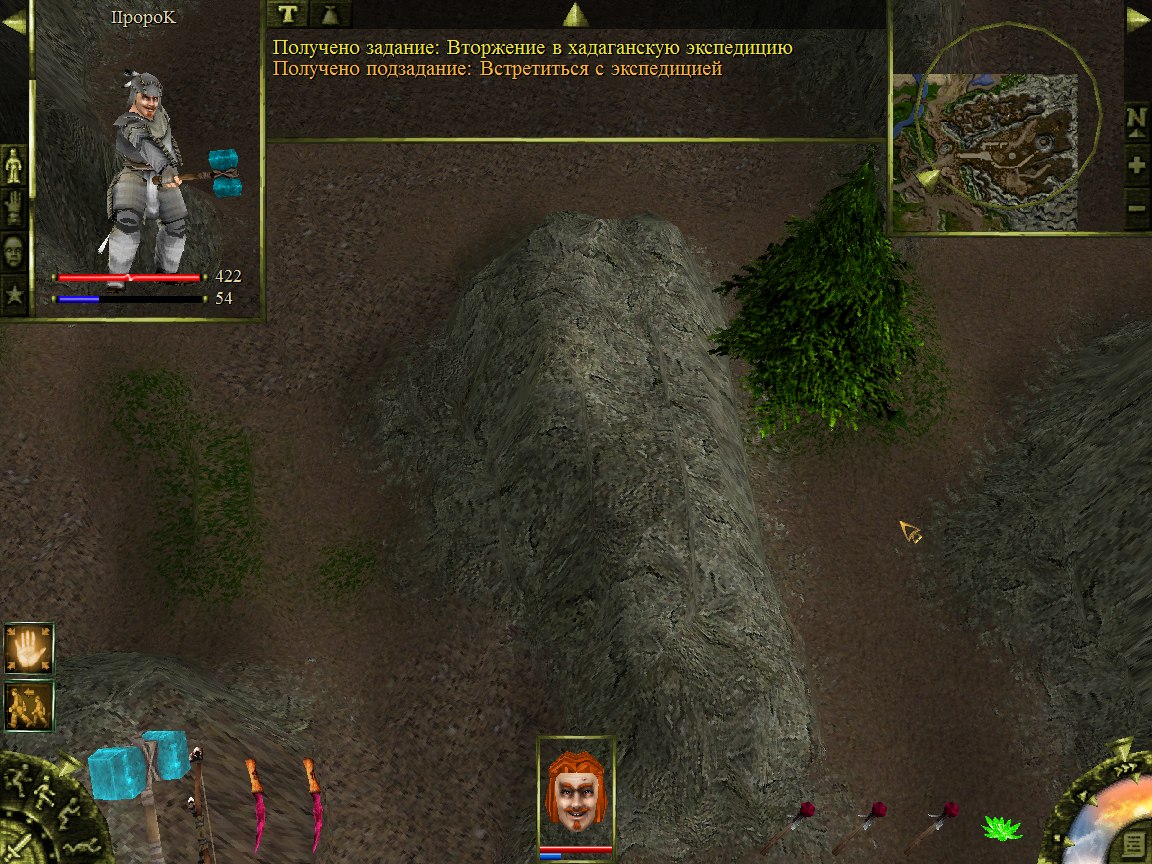Click the compass N button
This screenshot has height=864, width=1152.
point(1137,121)
